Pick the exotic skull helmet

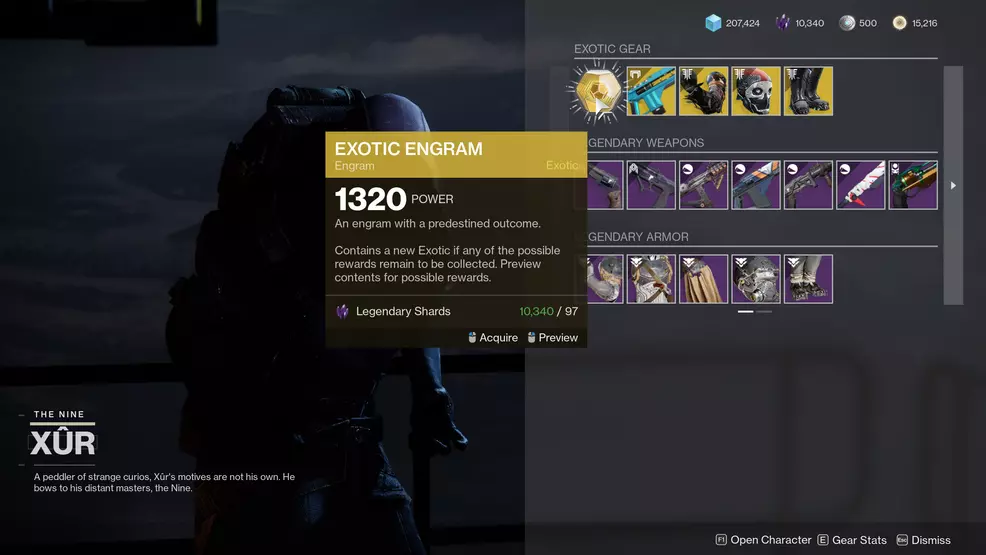756,91
